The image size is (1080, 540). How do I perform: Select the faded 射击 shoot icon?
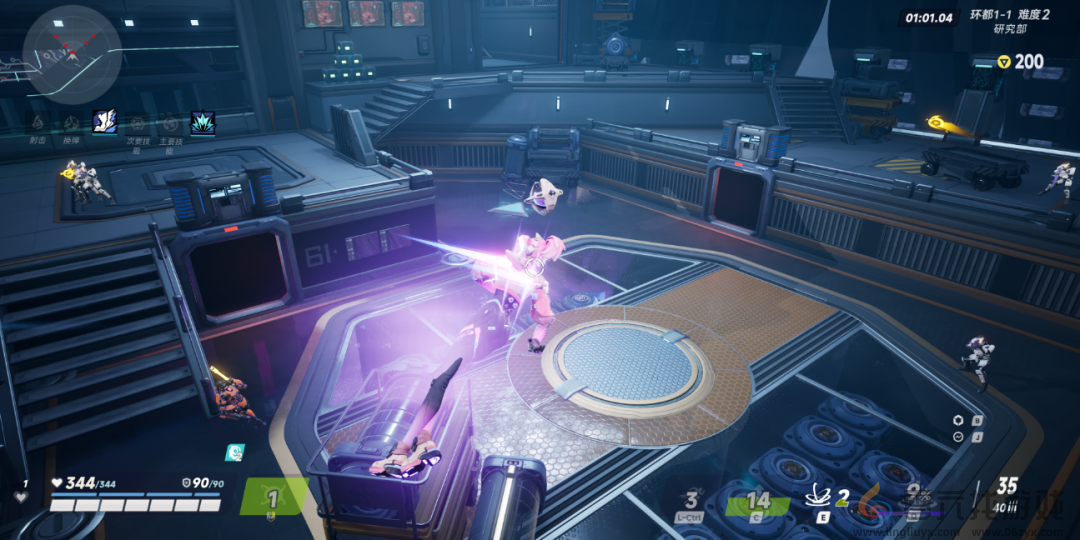click(37, 122)
